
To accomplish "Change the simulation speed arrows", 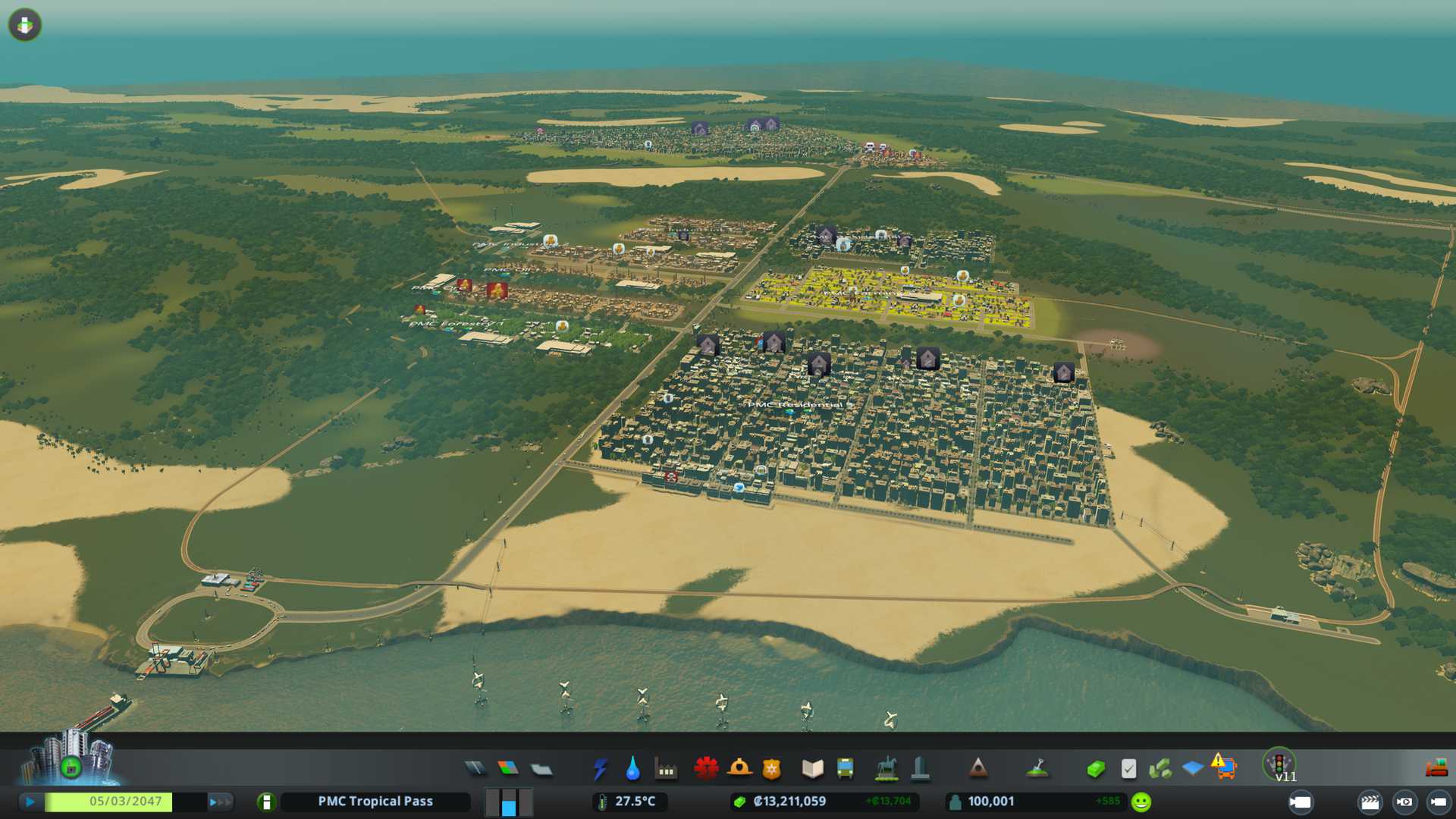I will click(x=218, y=802).
